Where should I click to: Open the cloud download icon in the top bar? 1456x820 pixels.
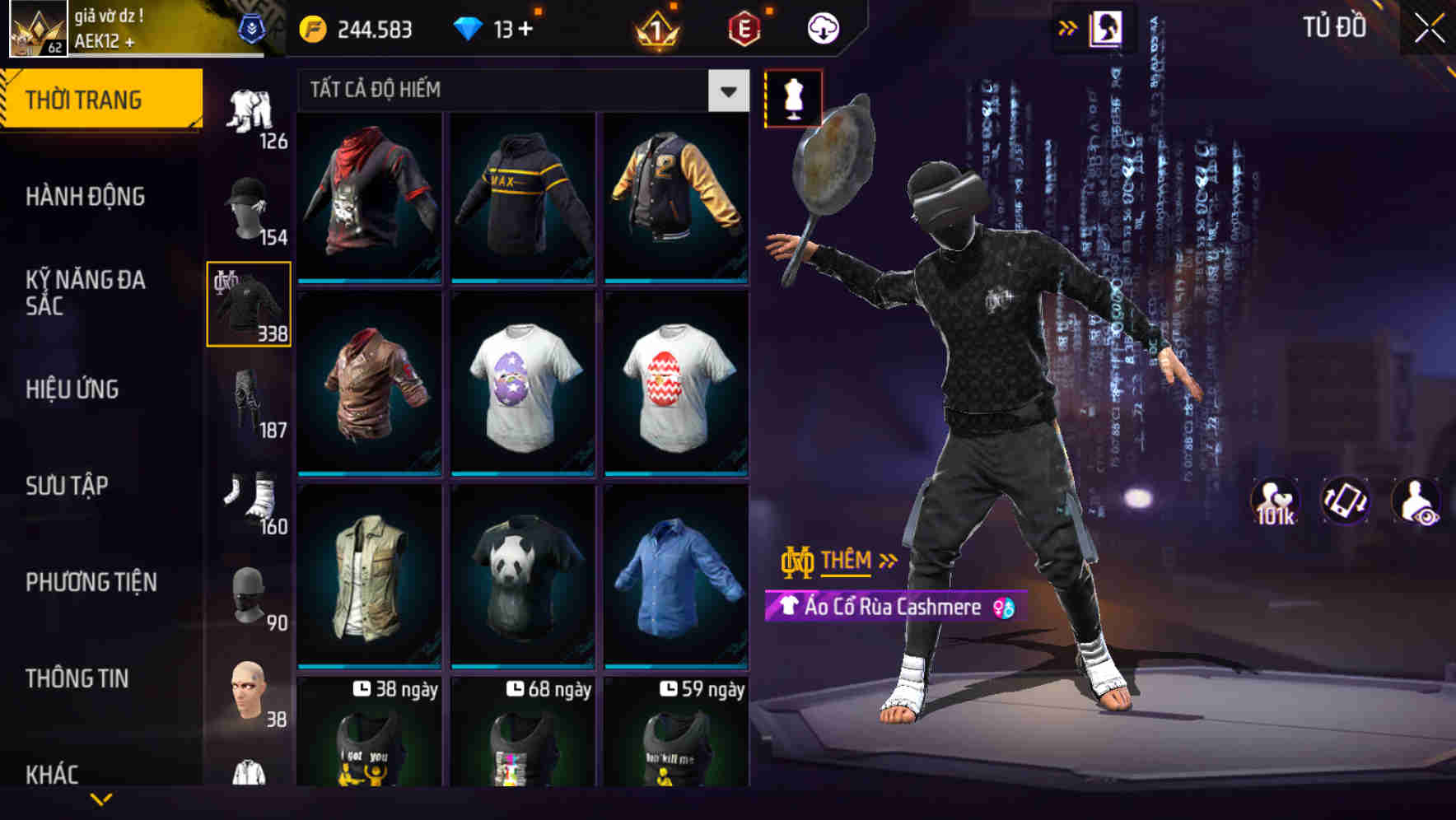(x=823, y=26)
